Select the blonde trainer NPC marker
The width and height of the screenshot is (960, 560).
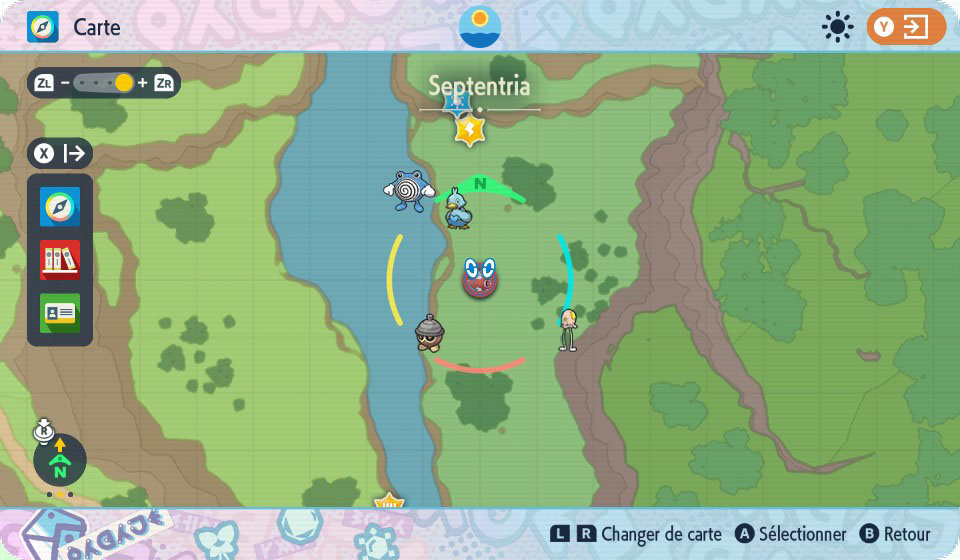569,329
